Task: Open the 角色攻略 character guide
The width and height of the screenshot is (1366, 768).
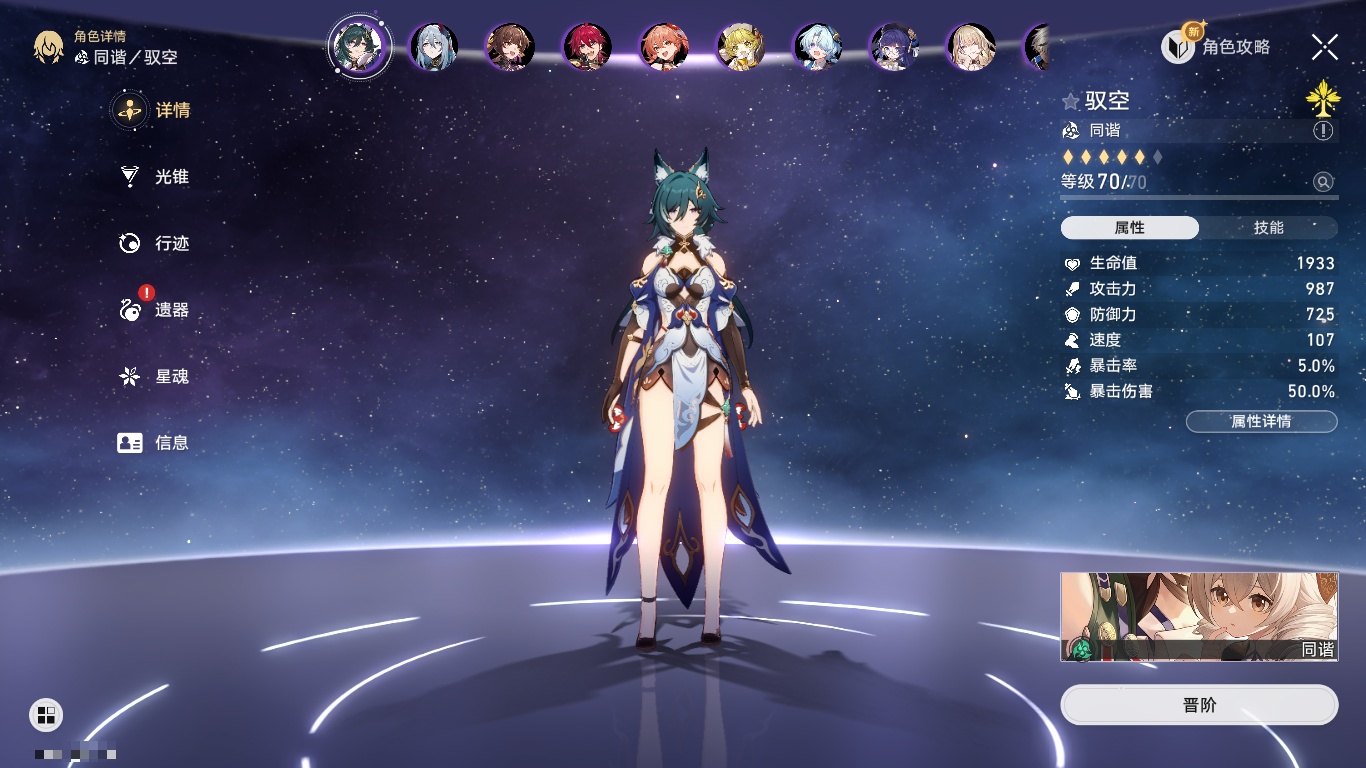Action: (1216, 46)
